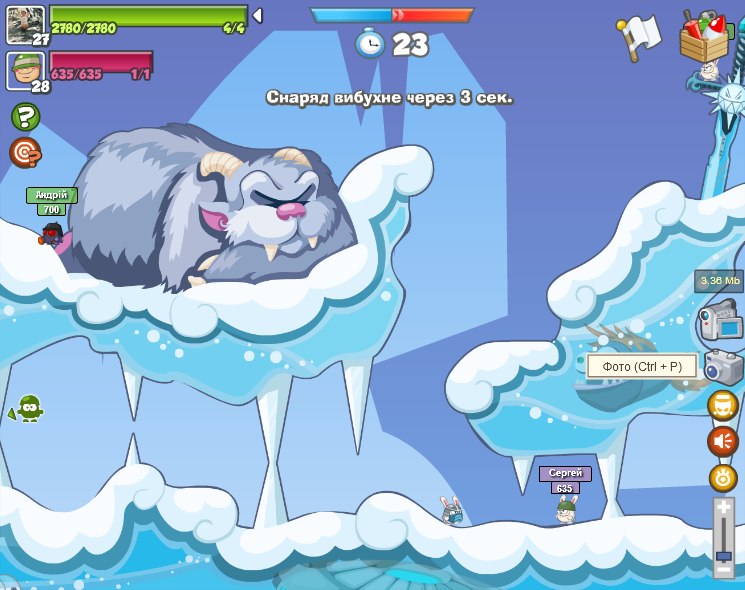Image resolution: width=745 pixels, height=590 pixels.
Task: Zoom out with the minus button
Action: coord(723,570)
